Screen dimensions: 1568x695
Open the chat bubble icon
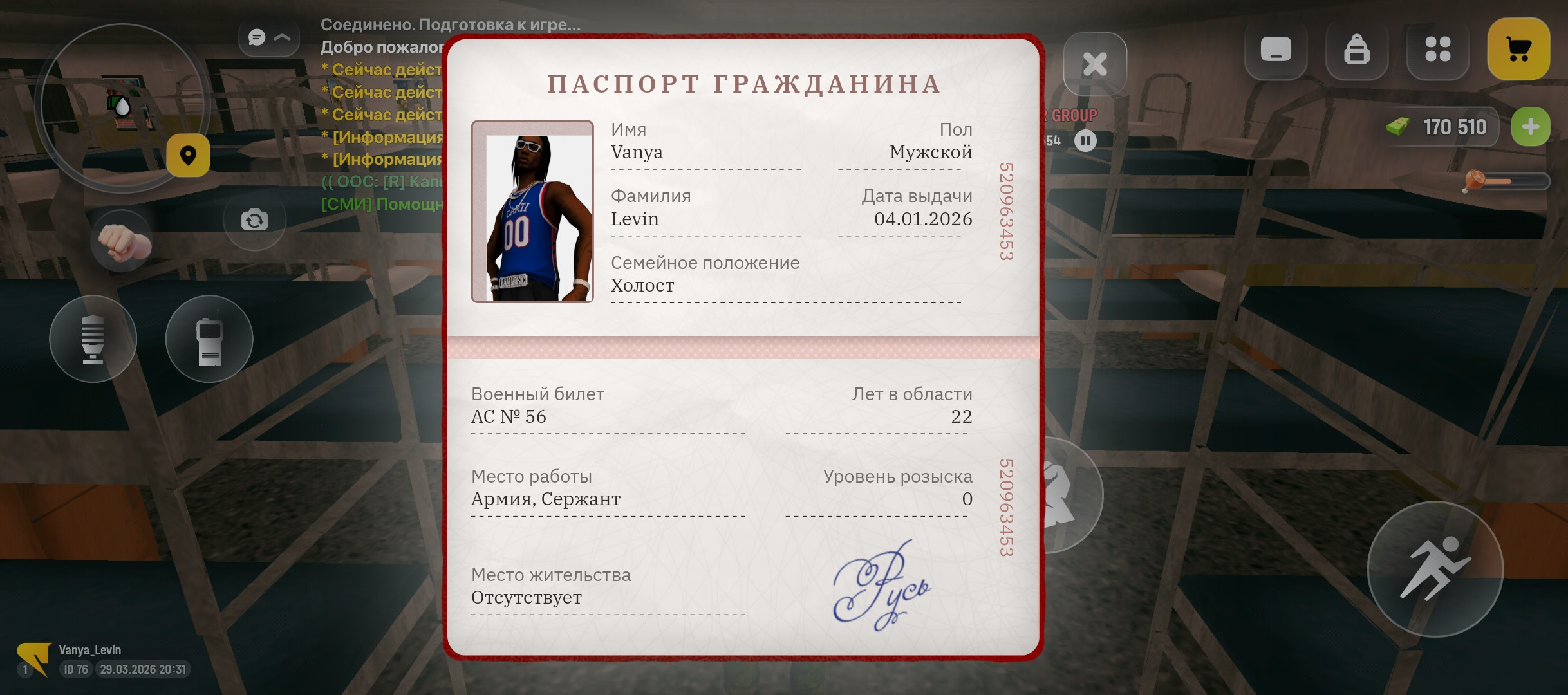point(256,37)
